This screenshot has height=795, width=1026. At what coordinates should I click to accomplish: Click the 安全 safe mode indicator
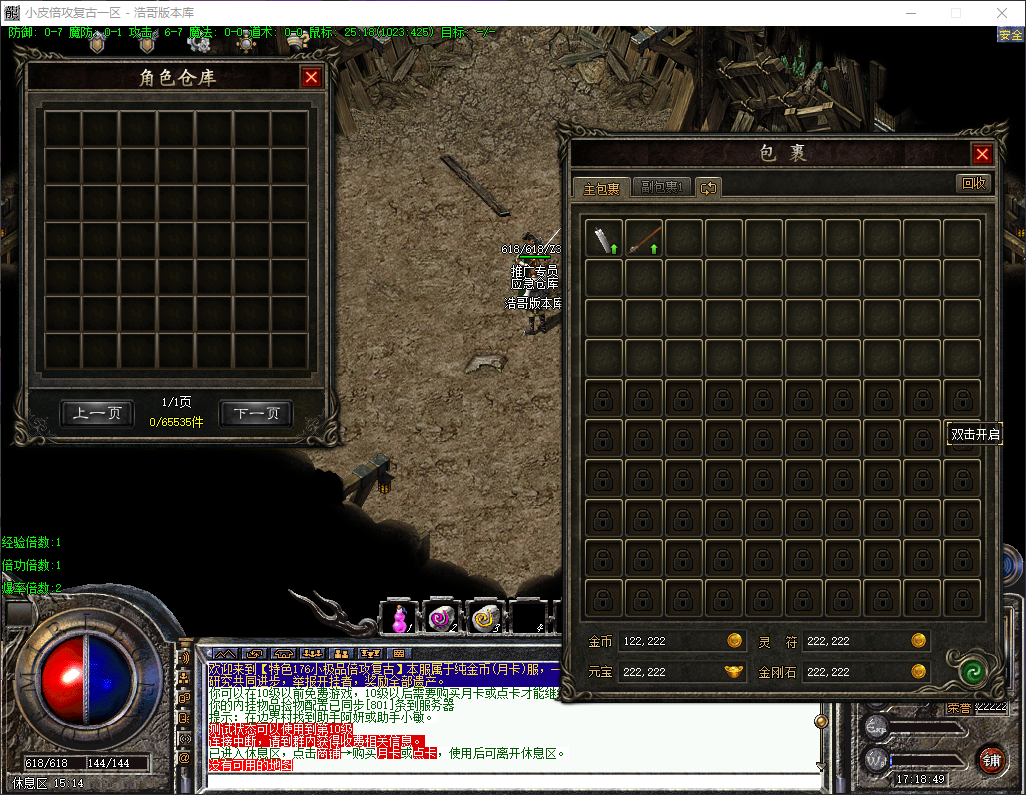pos(1010,34)
